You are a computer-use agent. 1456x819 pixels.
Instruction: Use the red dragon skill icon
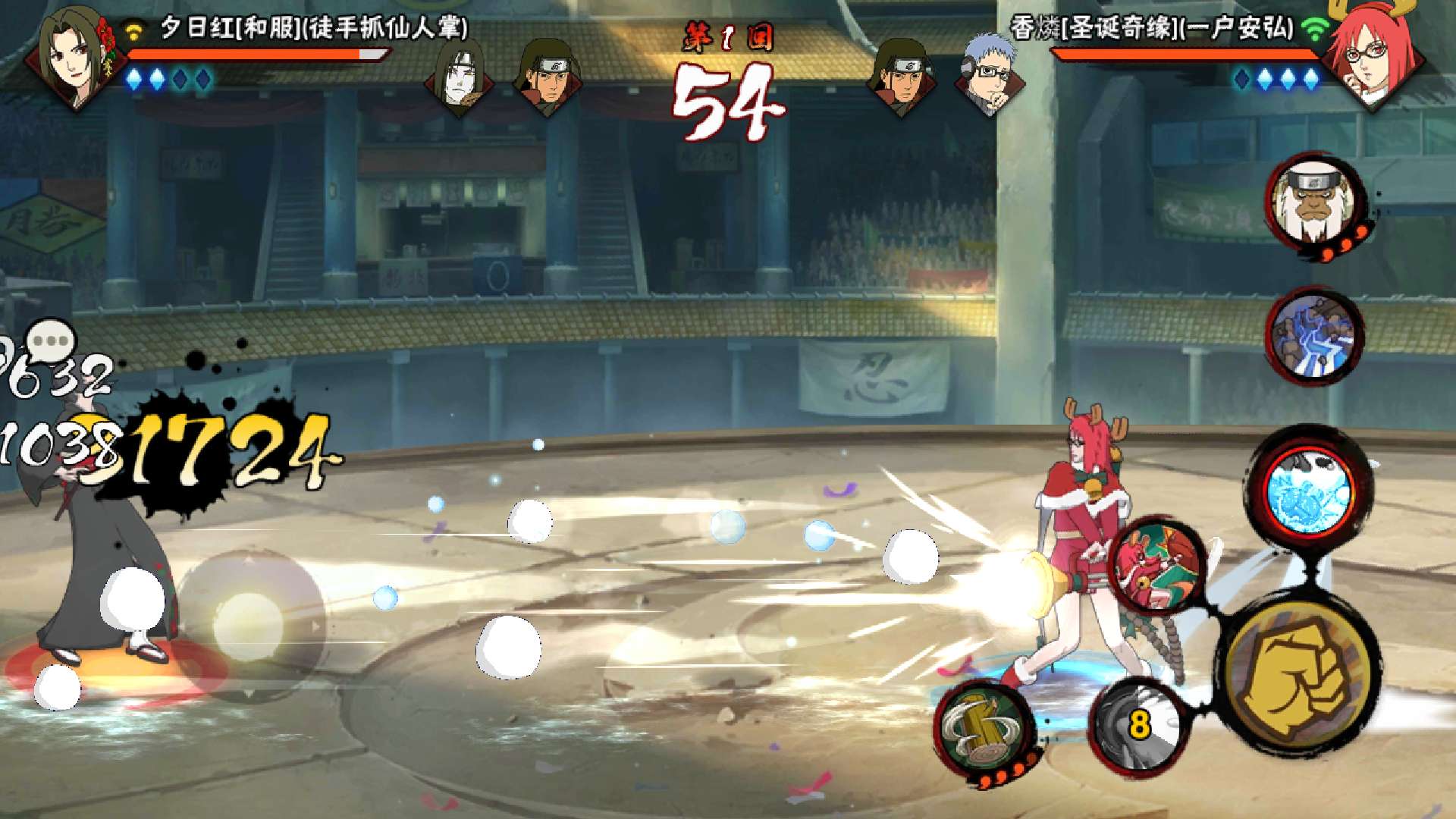(1156, 566)
